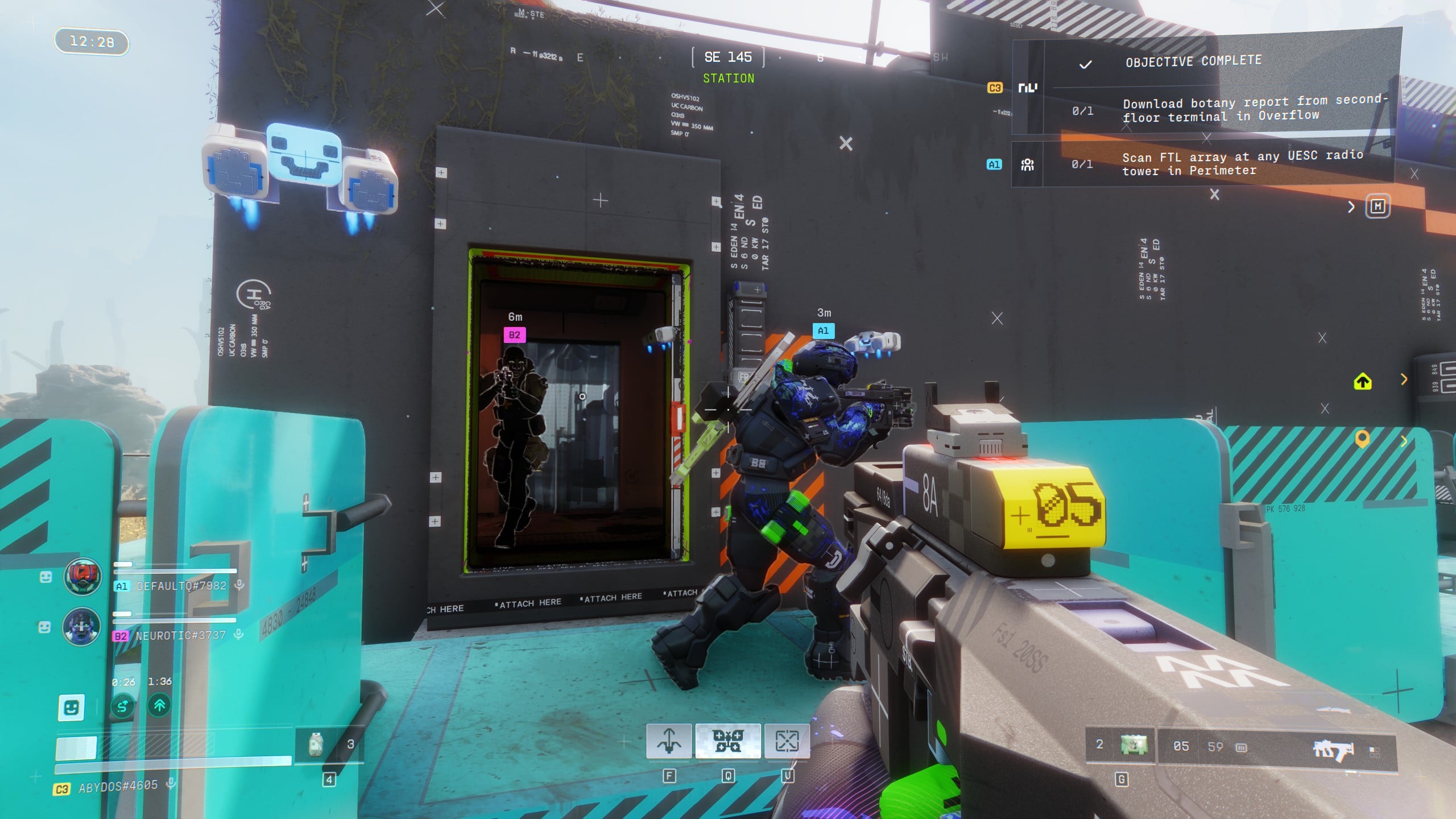Select teammate NEUROTIC#3737 in squad list
This screenshot has width=1456, height=819.
pos(180,635)
